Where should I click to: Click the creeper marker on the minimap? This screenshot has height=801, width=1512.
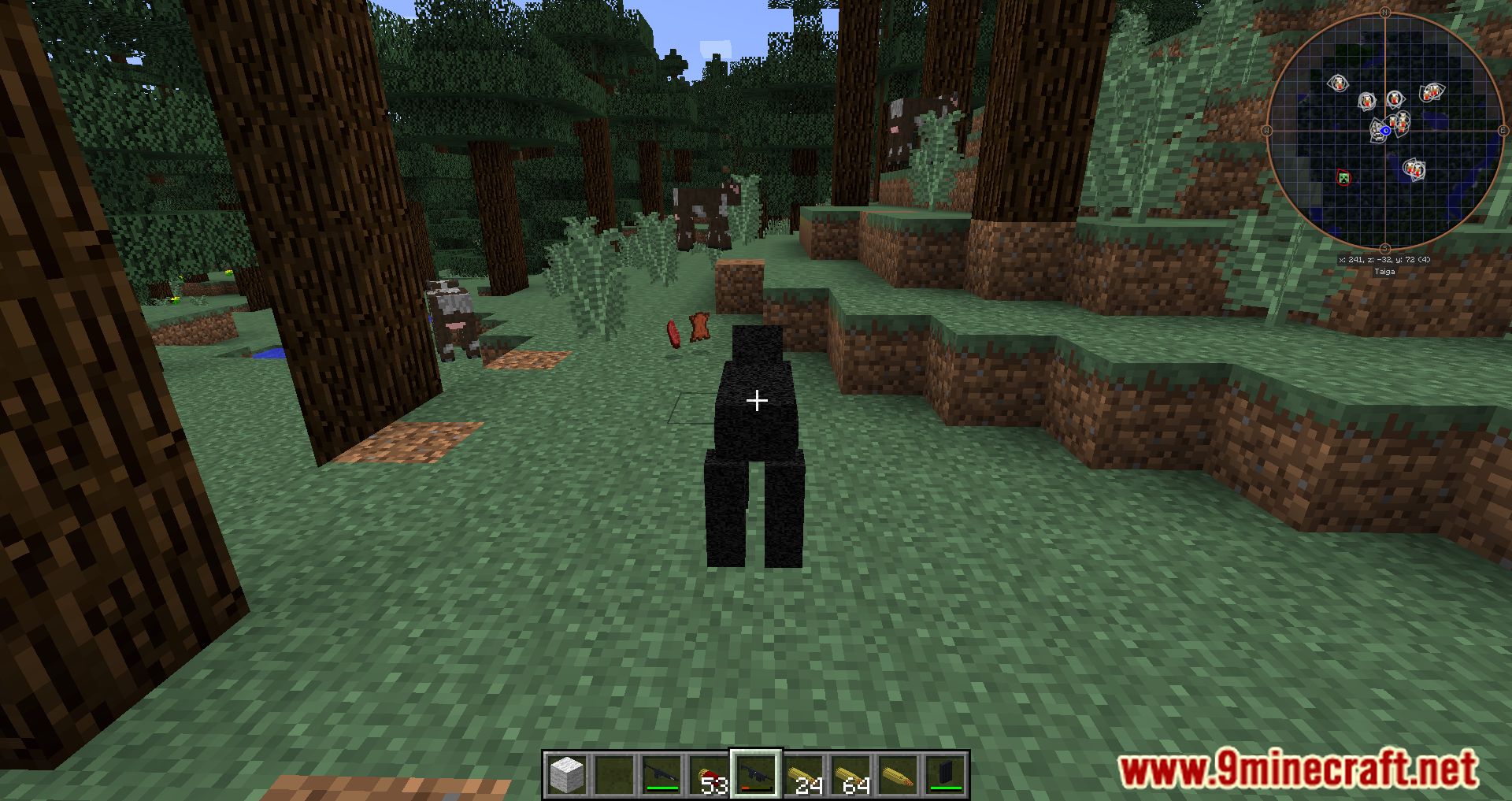[x=1344, y=178]
